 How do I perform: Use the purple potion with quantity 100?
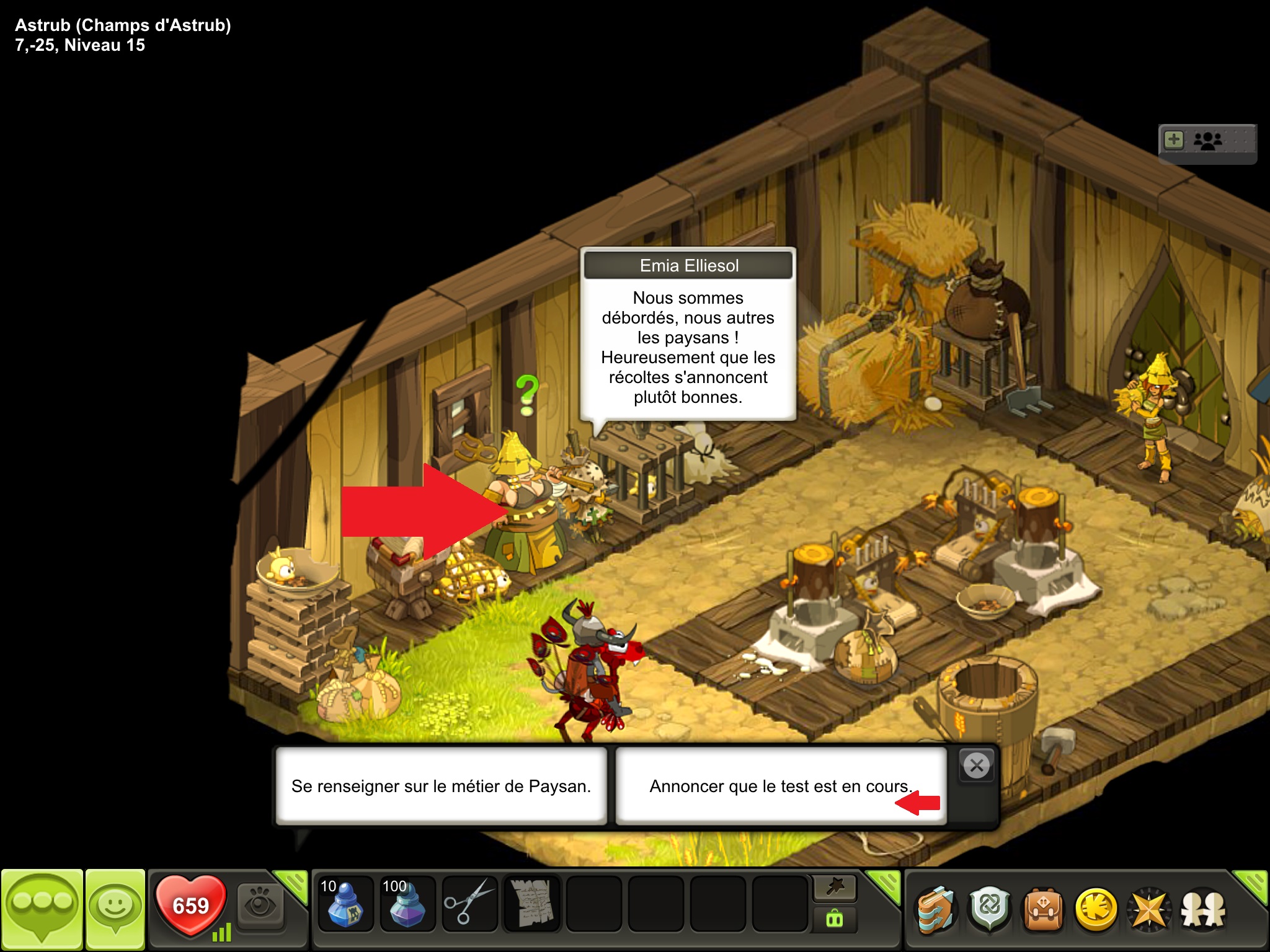(407, 904)
